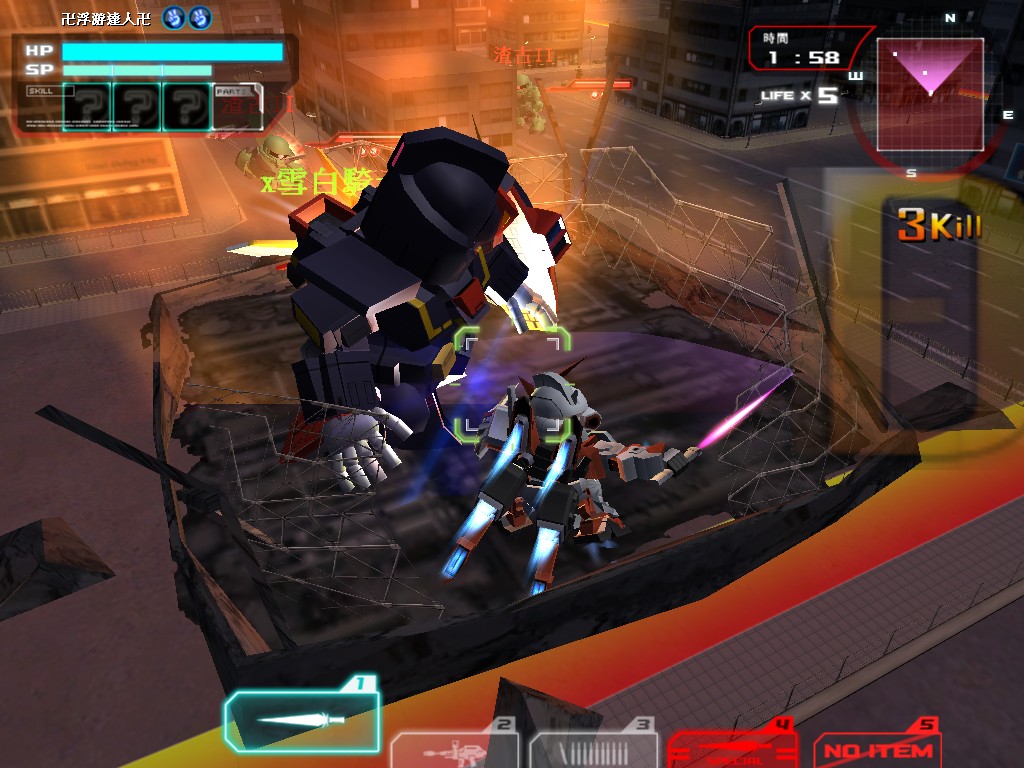Select the beam saber weapon slot 1
This screenshot has width=1024, height=768.
pos(302,720)
